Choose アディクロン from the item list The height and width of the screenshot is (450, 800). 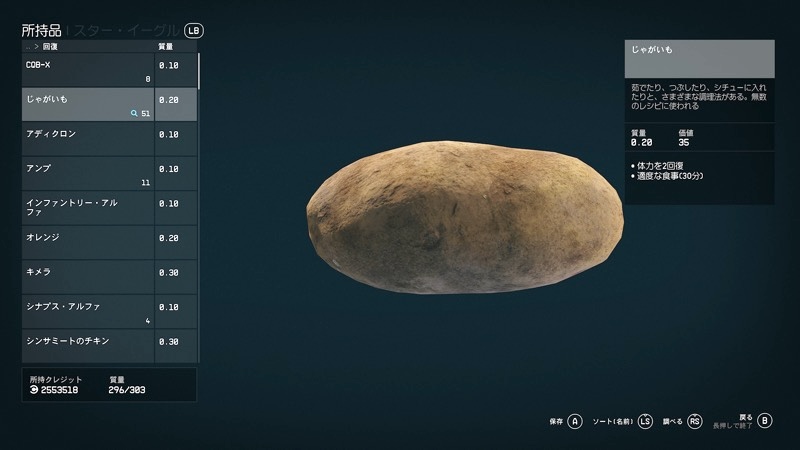[x=88, y=139]
